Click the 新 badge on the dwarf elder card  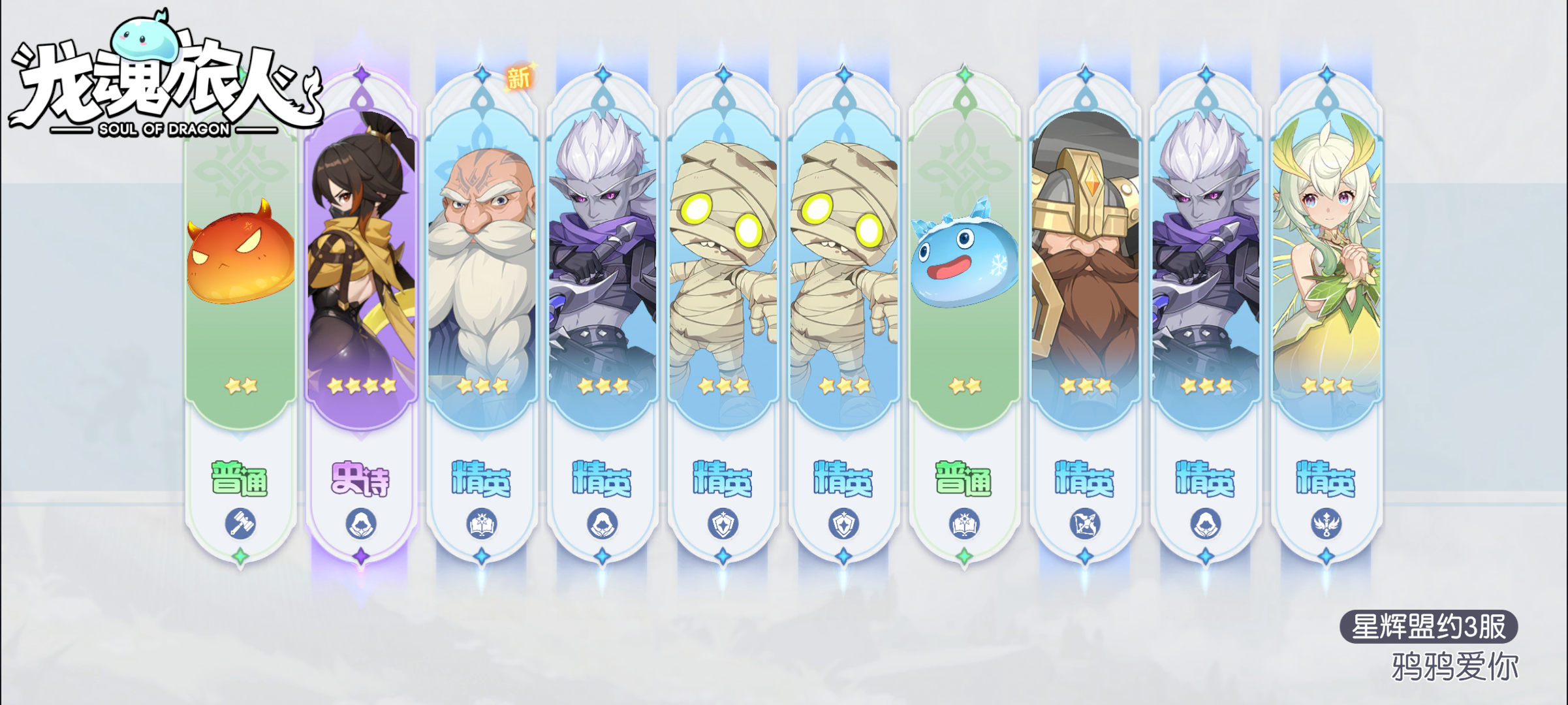(x=520, y=77)
